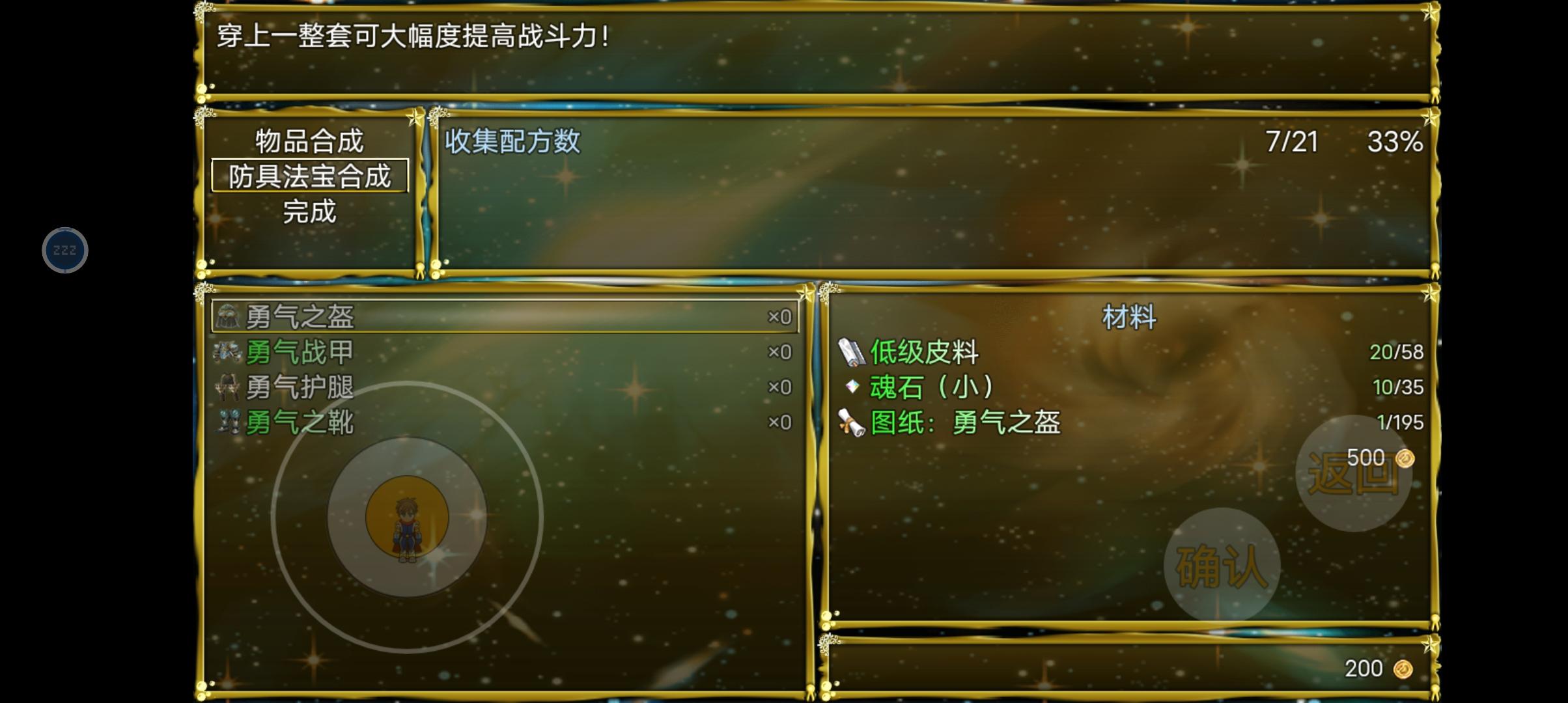1568x703 pixels.
Task: Select 勇气战甲 from the recipe list
Action: click(x=300, y=352)
